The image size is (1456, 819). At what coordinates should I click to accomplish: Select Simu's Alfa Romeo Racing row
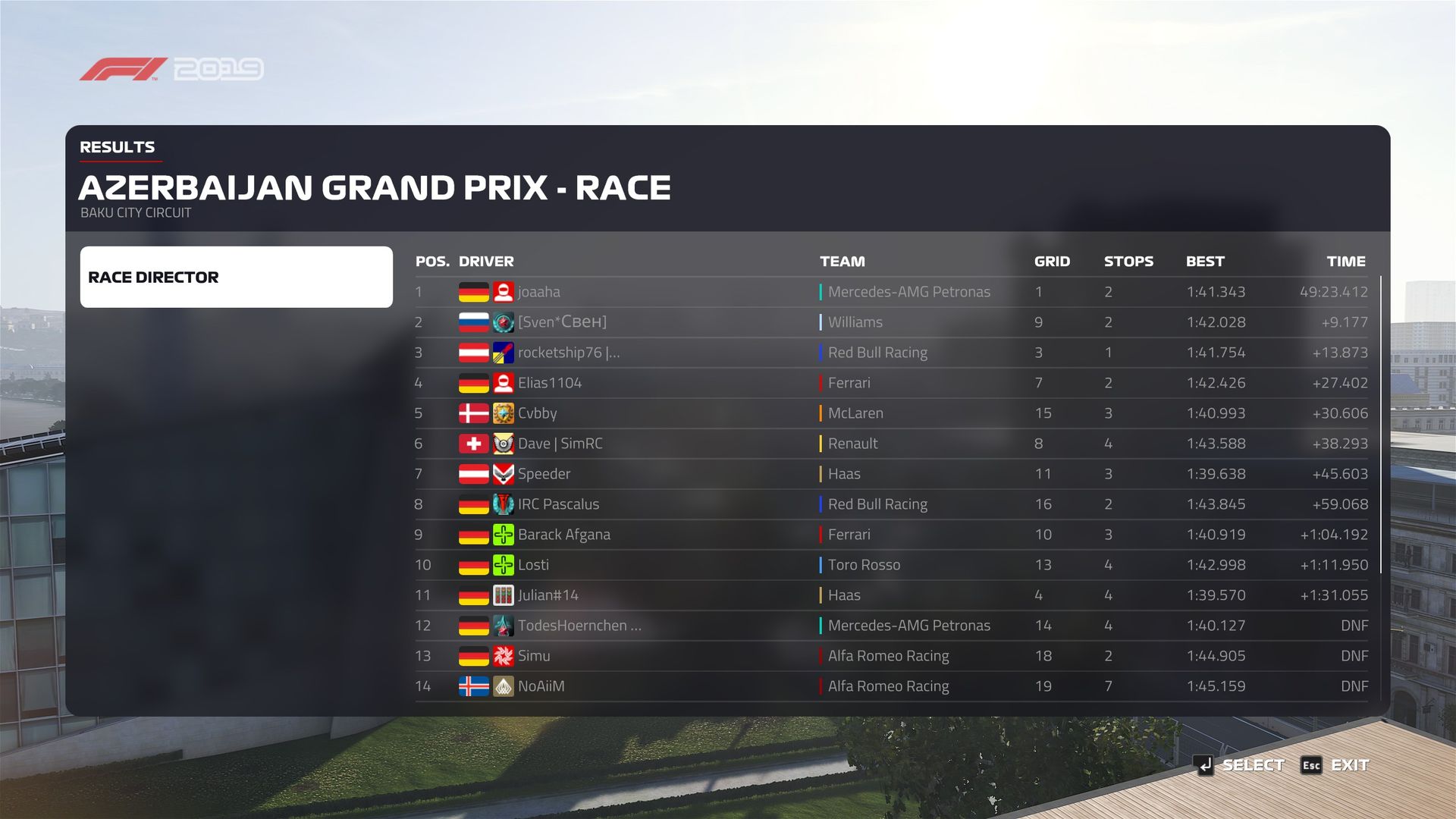tap(891, 656)
